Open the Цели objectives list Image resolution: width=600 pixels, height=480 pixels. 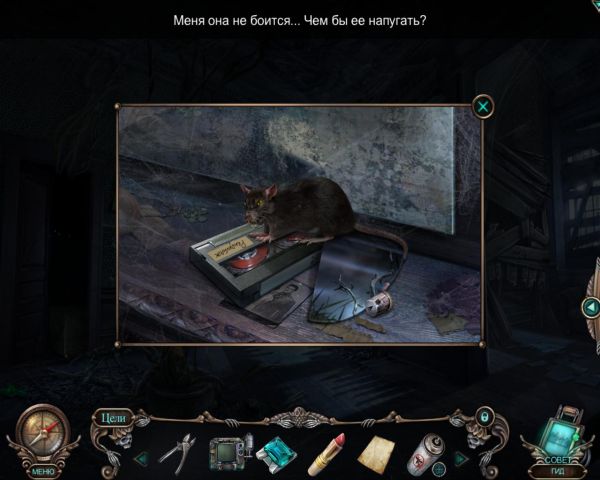(x=111, y=418)
